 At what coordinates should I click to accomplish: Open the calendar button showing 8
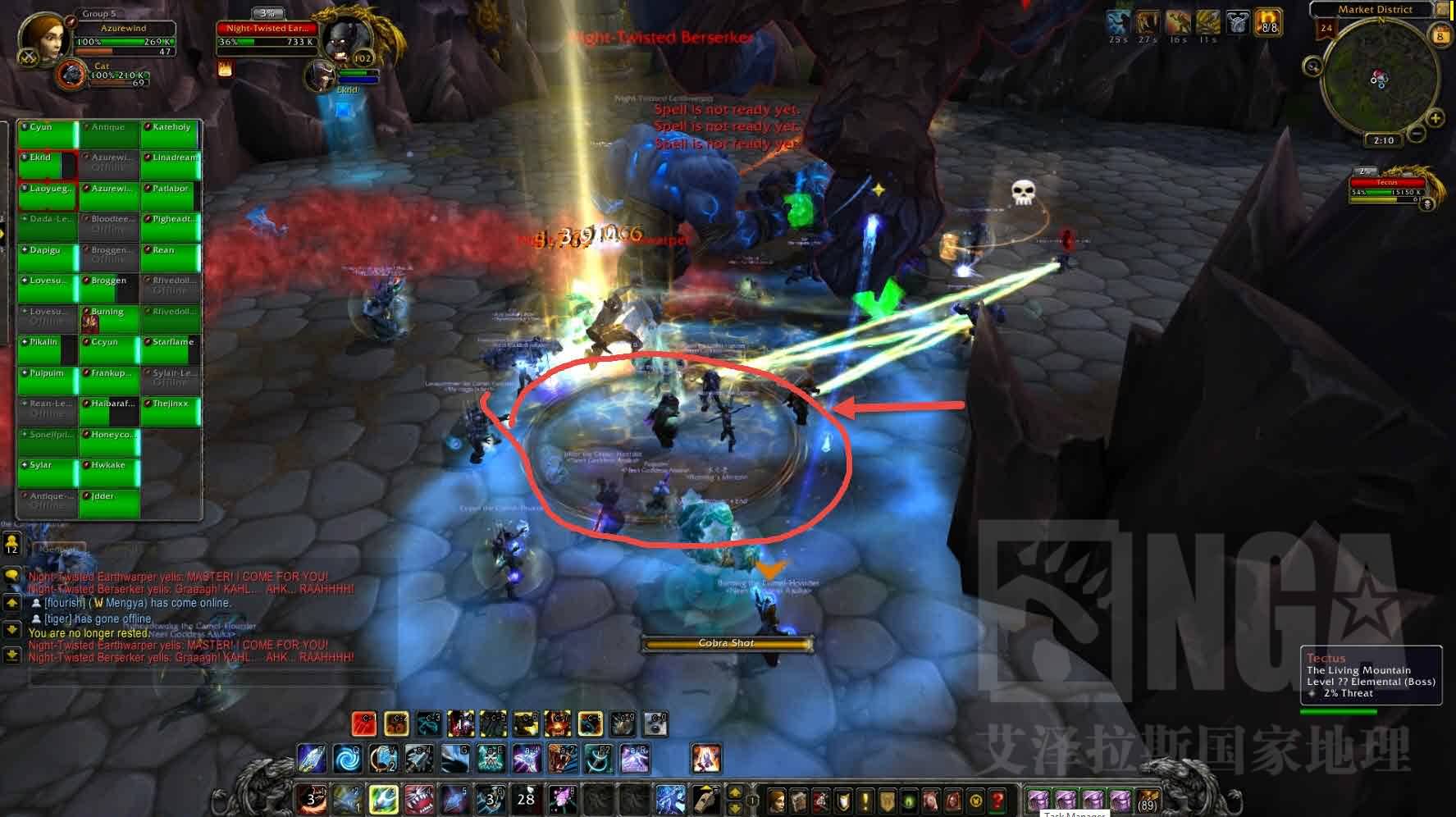click(1440, 35)
